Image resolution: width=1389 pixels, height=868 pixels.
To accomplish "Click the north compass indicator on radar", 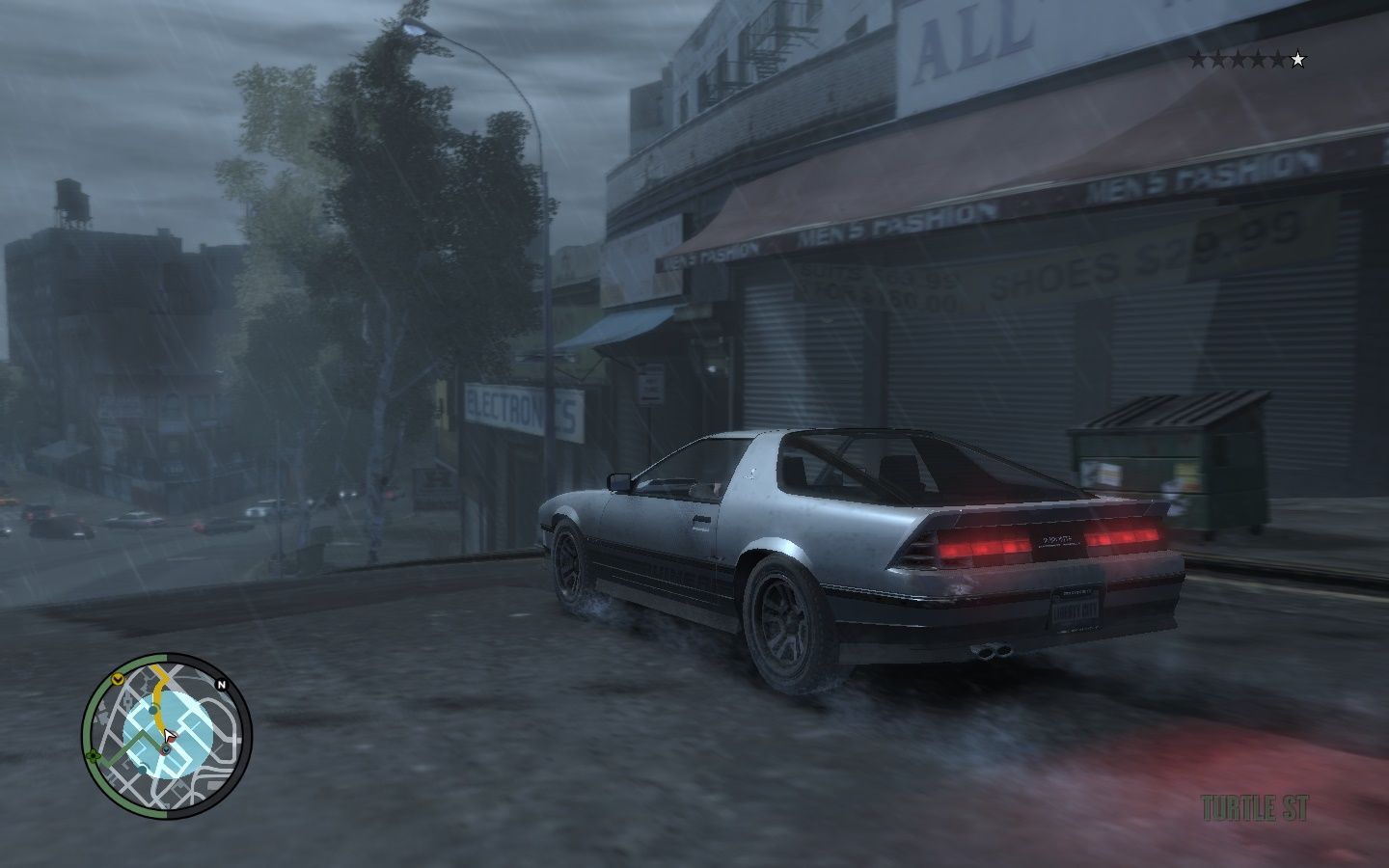I will (222, 685).
